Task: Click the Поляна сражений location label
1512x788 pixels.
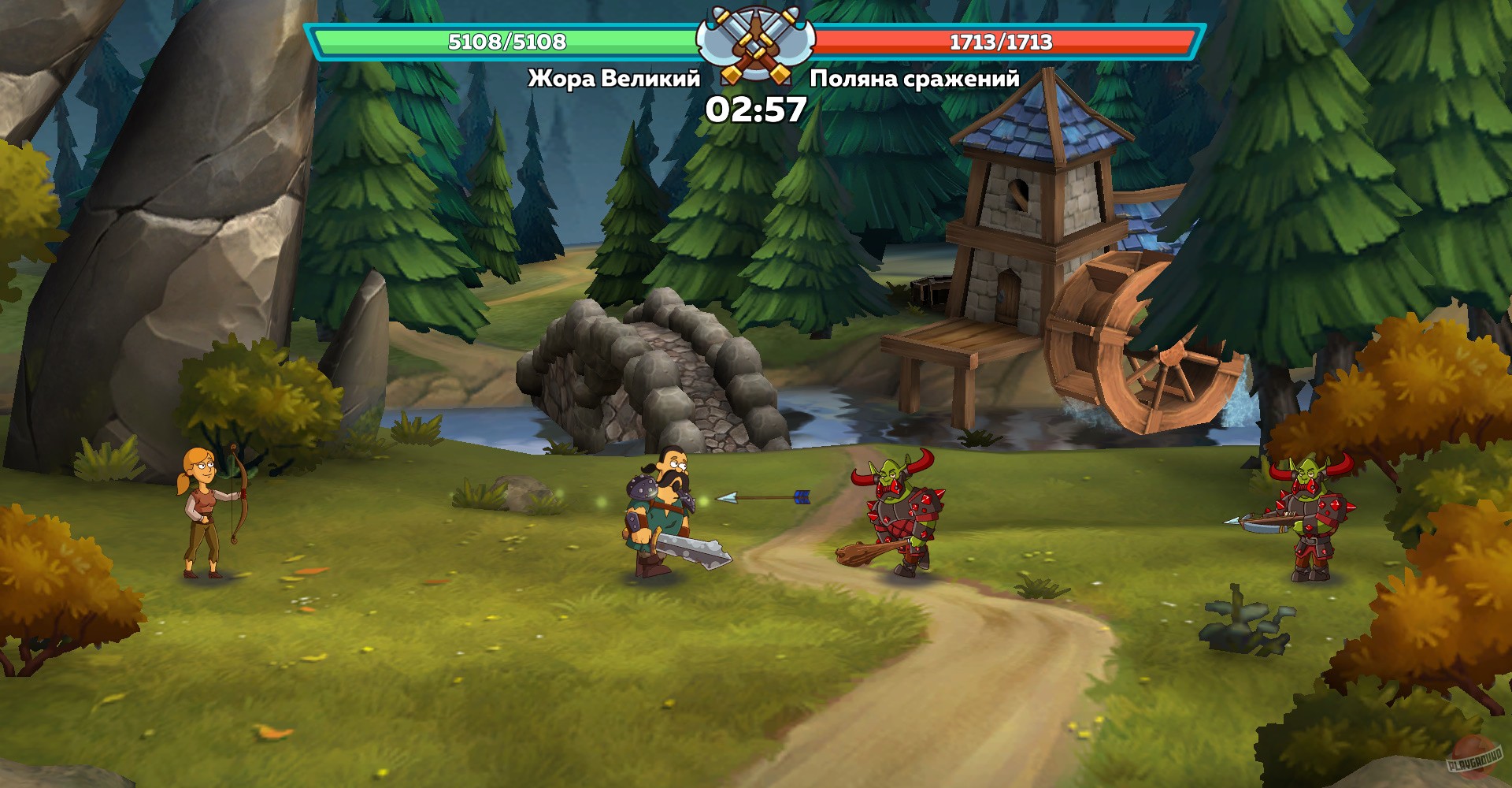Action: tap(913, 78)
